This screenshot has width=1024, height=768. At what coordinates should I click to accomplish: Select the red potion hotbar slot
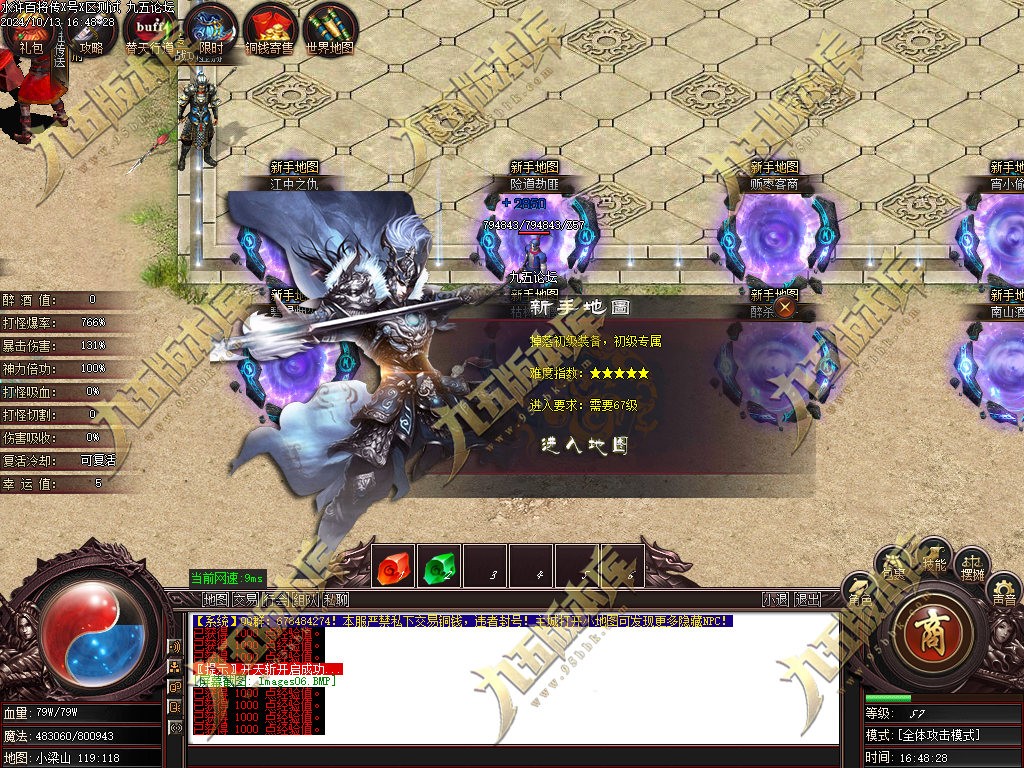(393, 566)
